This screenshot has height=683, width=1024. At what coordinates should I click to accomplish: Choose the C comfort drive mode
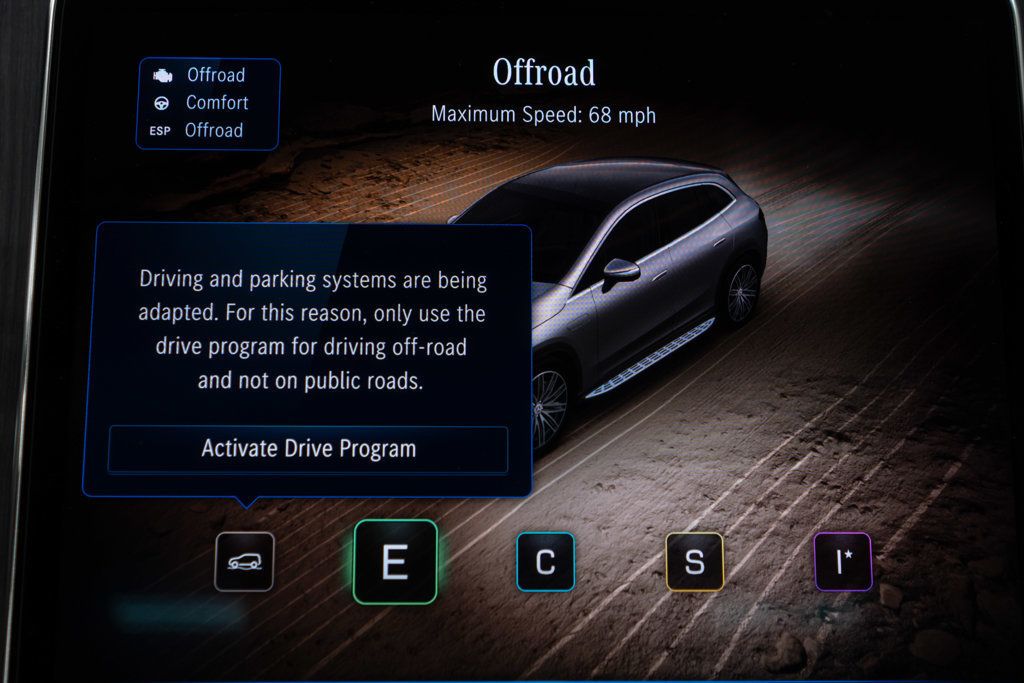click(x=545, y=562)
